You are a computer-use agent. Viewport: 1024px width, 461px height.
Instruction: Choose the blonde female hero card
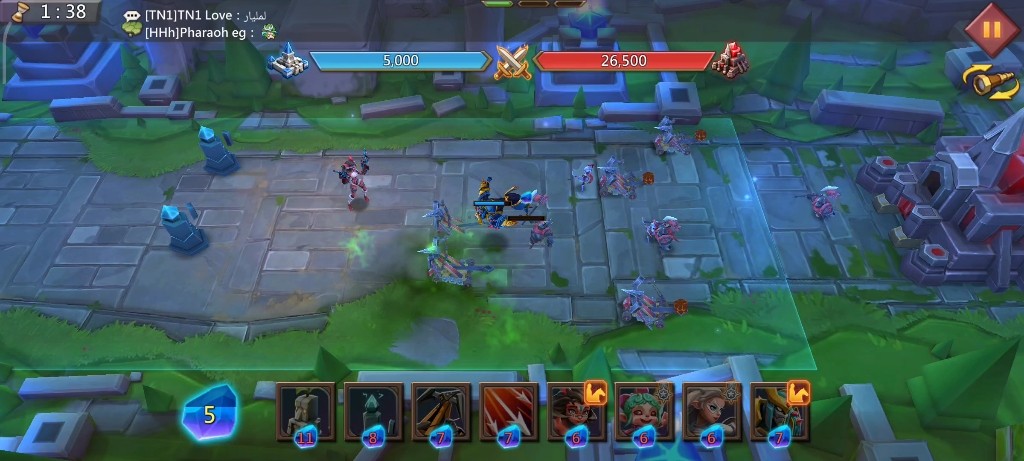712,410
